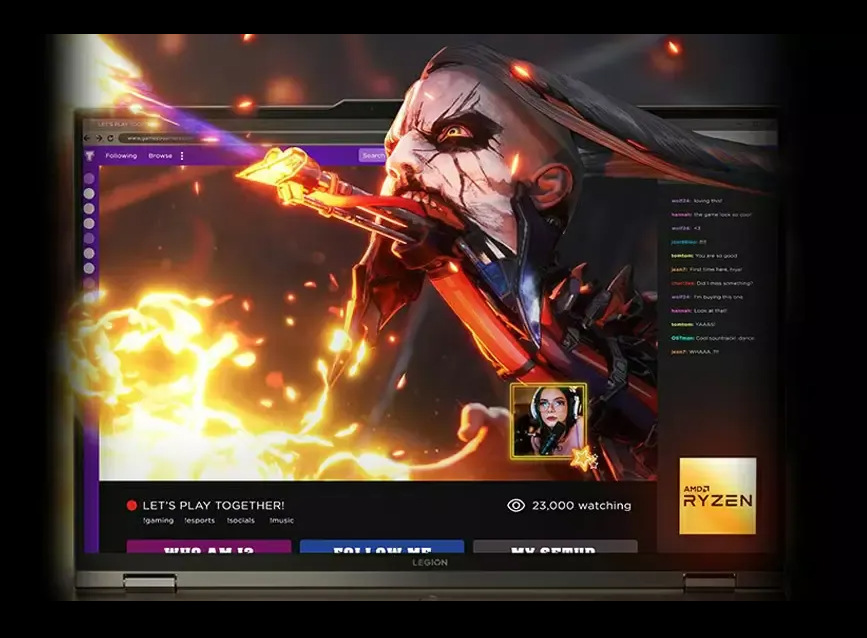
Task: Click the site logo in purple header
Action: pos(90,156)
